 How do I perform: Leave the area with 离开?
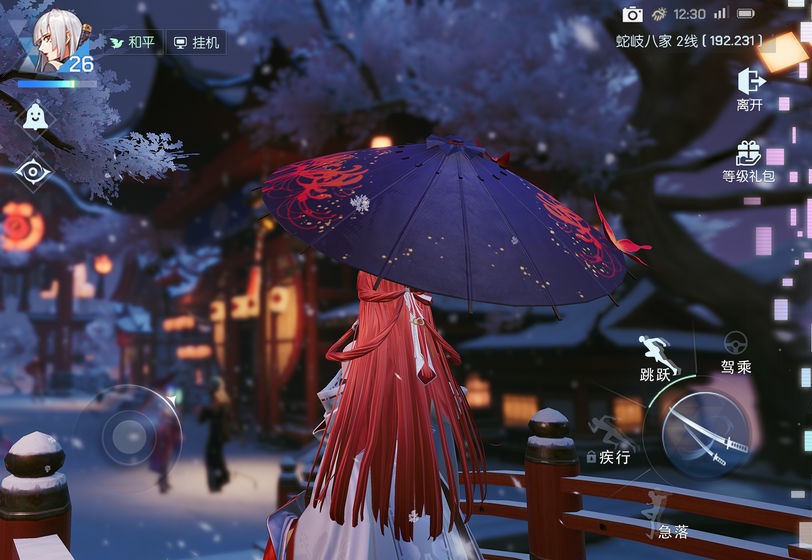pyautogui.click(x=749, y=88)
